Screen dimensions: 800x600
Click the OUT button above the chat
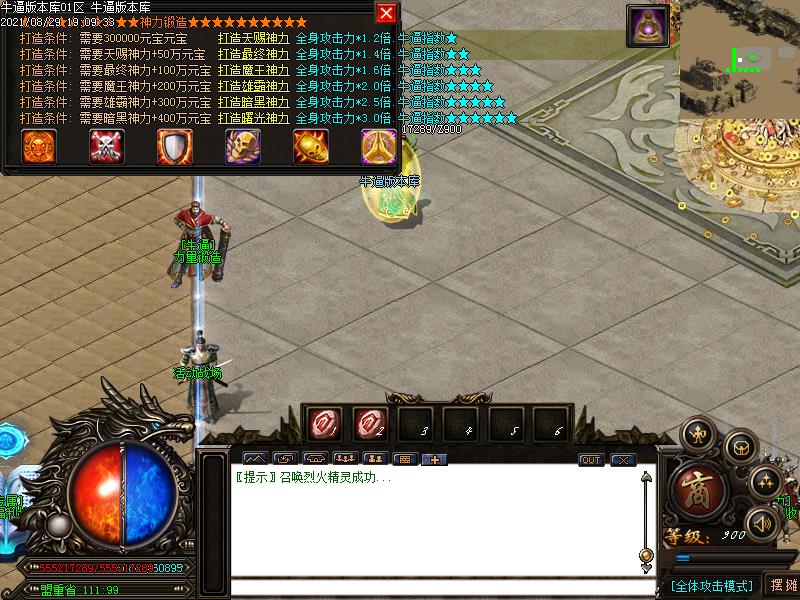click(591, 460)
